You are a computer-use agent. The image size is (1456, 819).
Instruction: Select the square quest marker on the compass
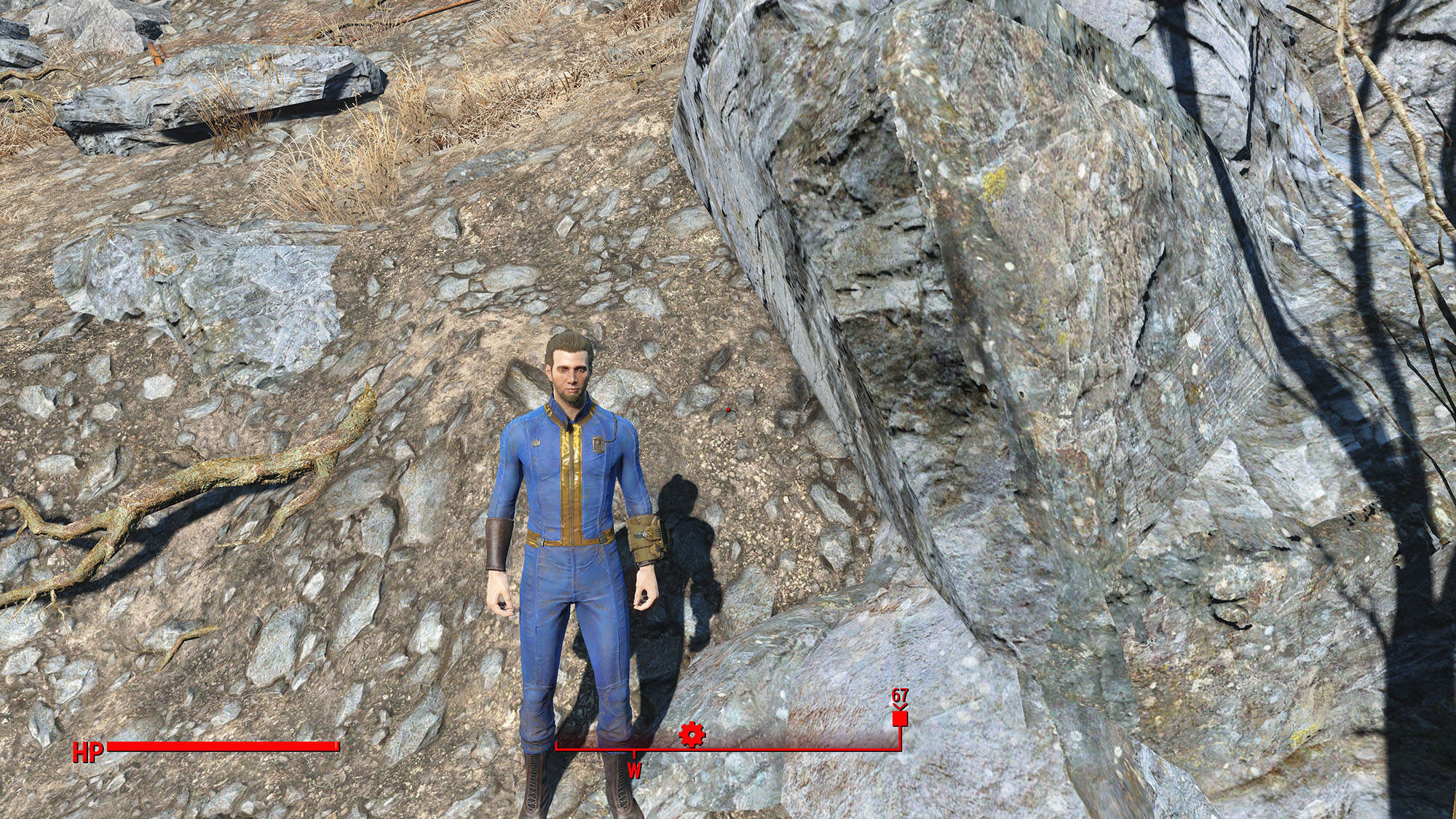pos(900,719)
